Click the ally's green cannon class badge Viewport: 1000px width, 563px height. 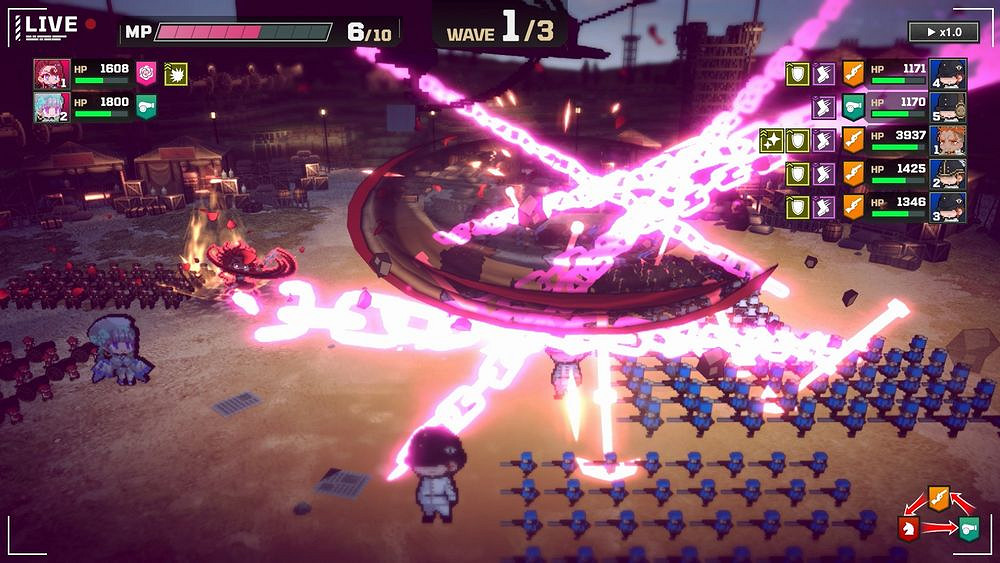click(146, 107)
